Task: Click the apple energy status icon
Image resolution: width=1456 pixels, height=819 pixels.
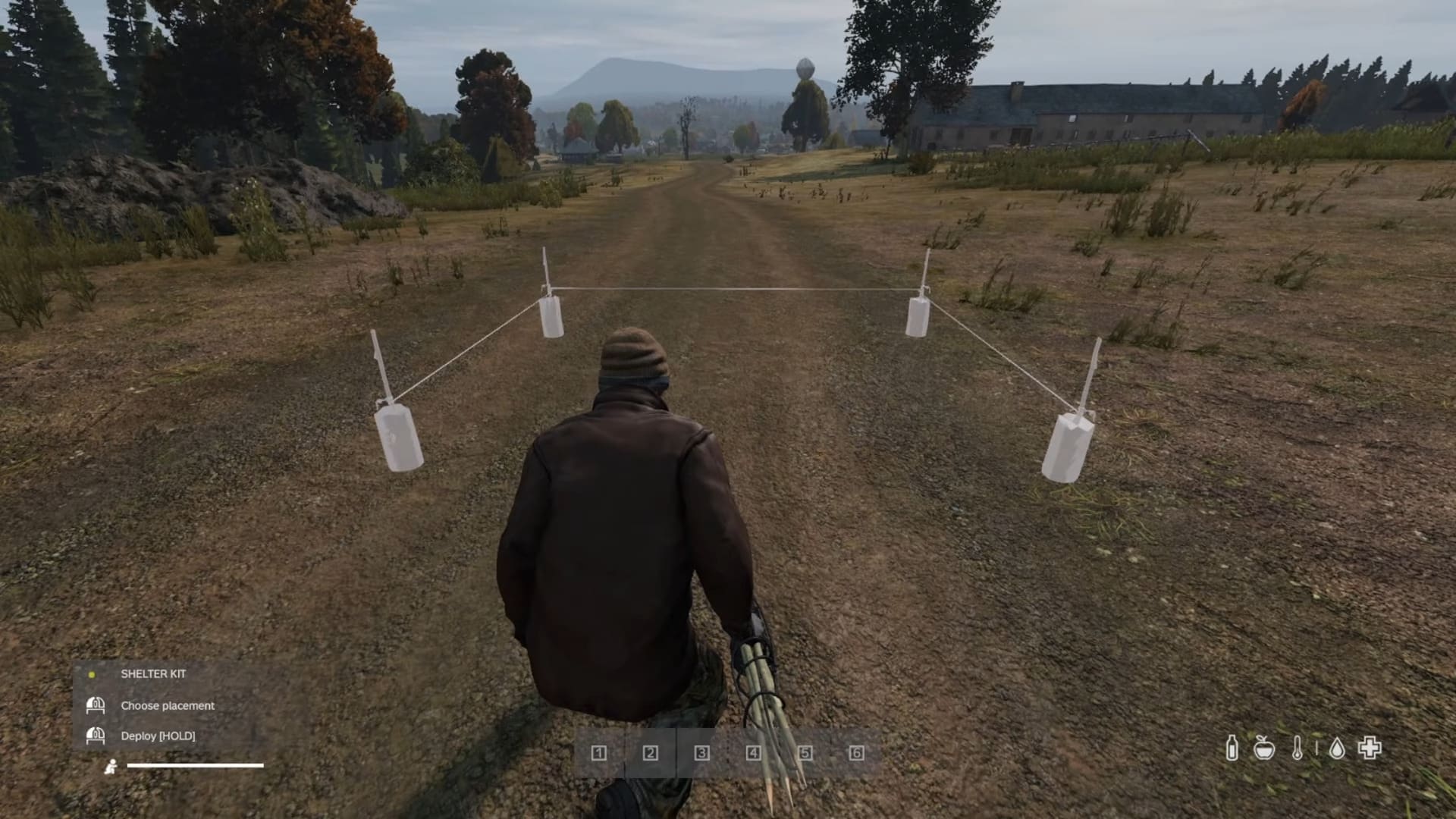Action: pos(1263,747)
